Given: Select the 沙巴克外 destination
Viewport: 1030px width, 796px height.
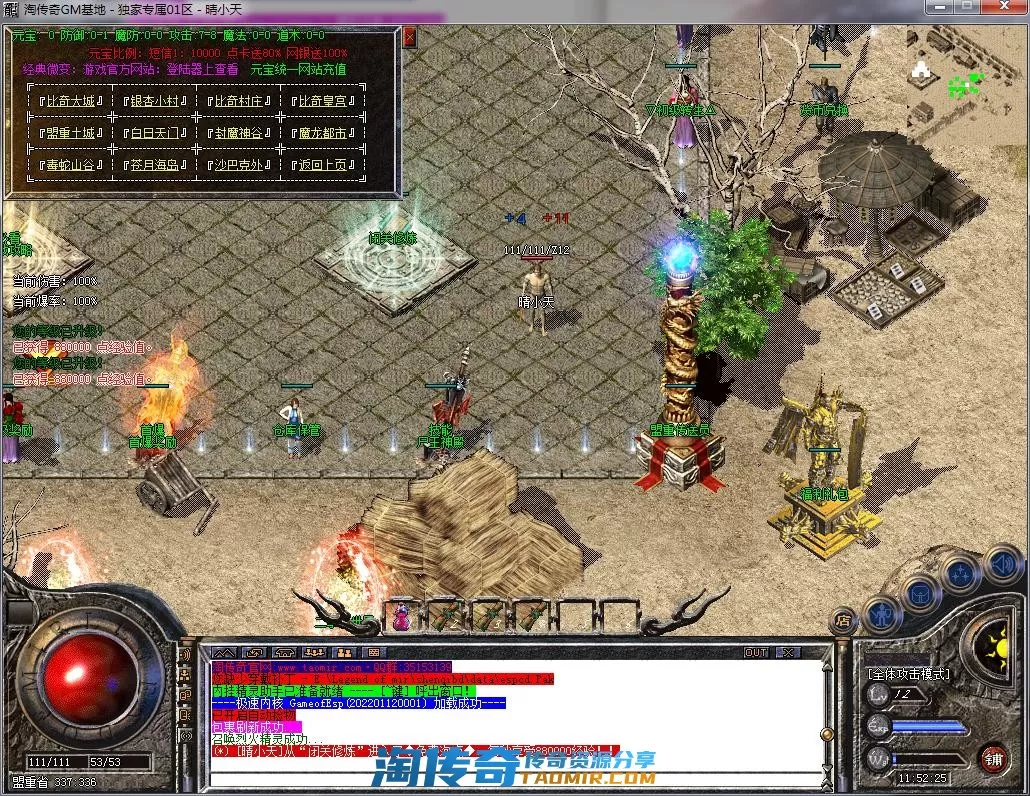Looking at the screenshot, I should click(x=238, y=165).
